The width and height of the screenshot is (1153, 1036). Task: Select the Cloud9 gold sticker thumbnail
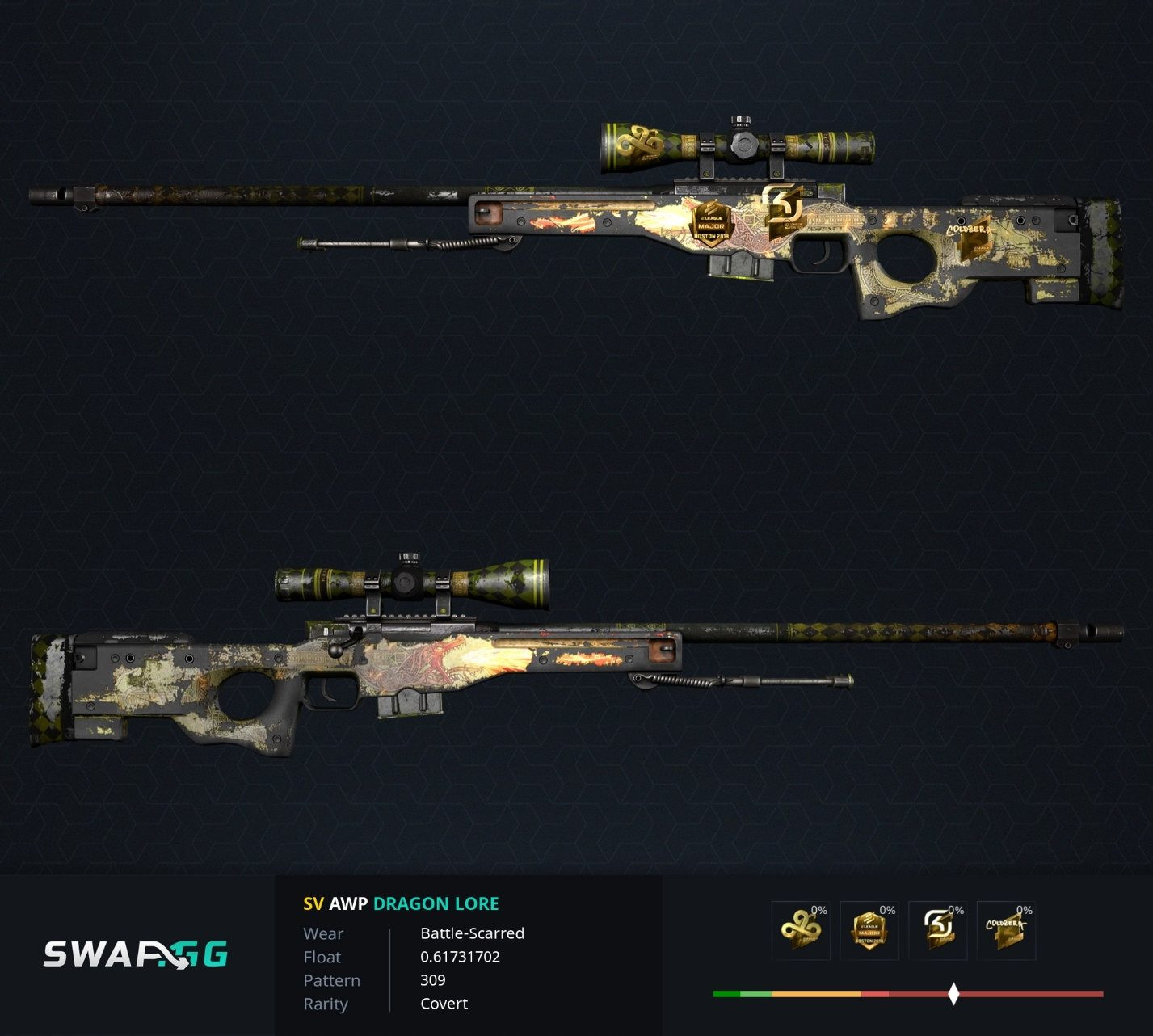(800, 931)
